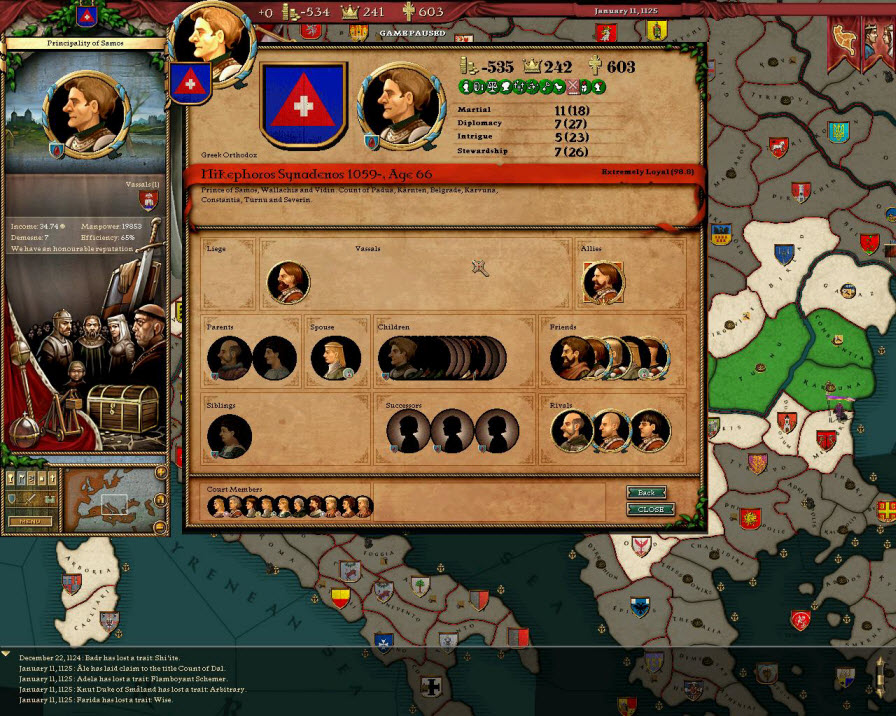Open the spouse portrait
Viewport: 896px width, 716px height.
tap(335, 358)
